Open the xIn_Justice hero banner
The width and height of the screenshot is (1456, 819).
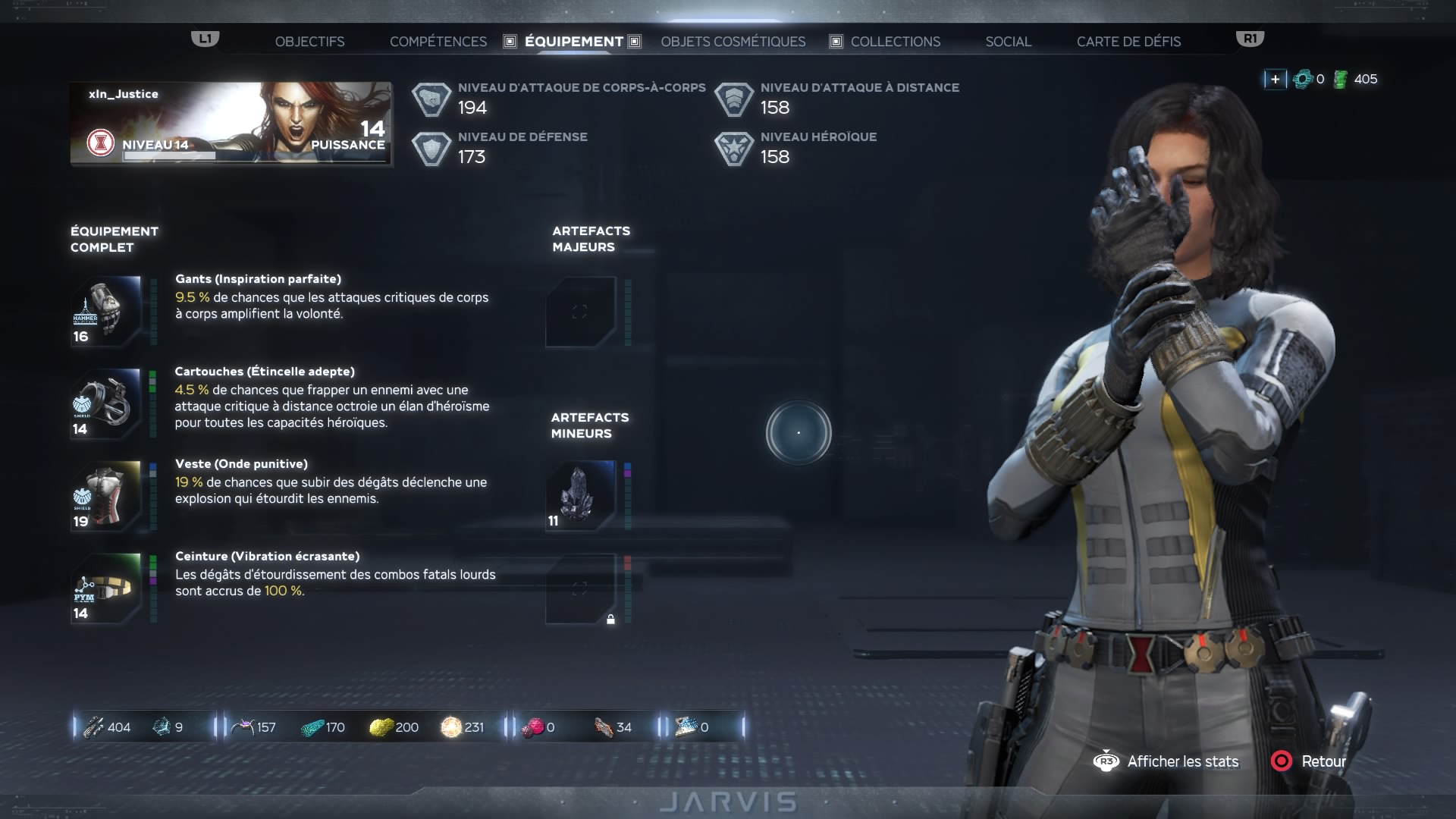click(x=231, y=124)
